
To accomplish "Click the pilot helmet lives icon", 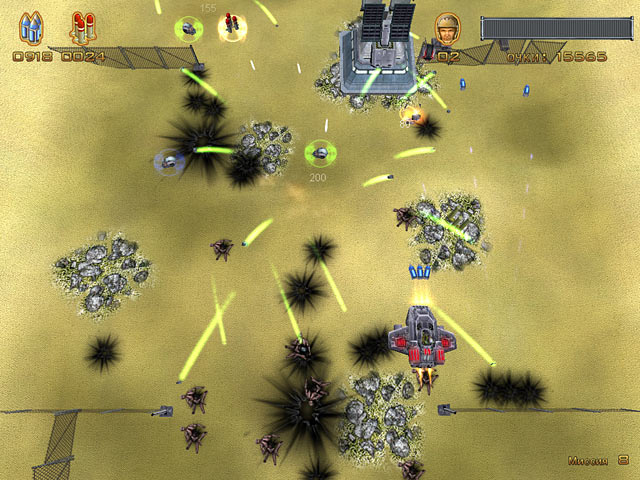I will 447,27.
